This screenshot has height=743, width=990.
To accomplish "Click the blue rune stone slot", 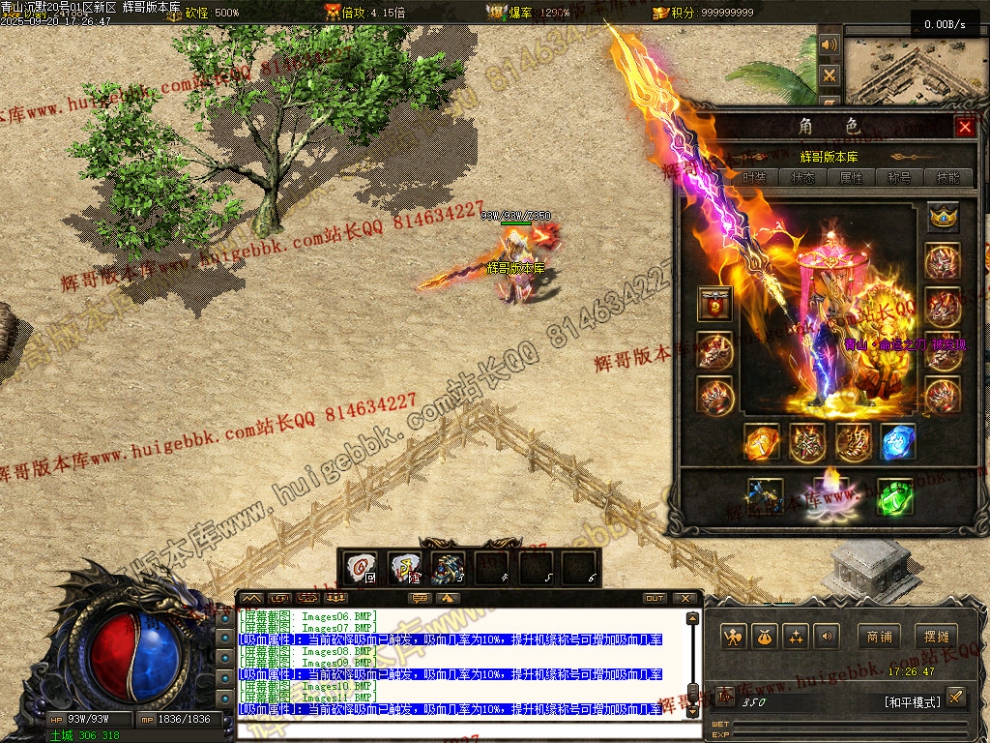I will pyautogui.click(x=897, y=442).
